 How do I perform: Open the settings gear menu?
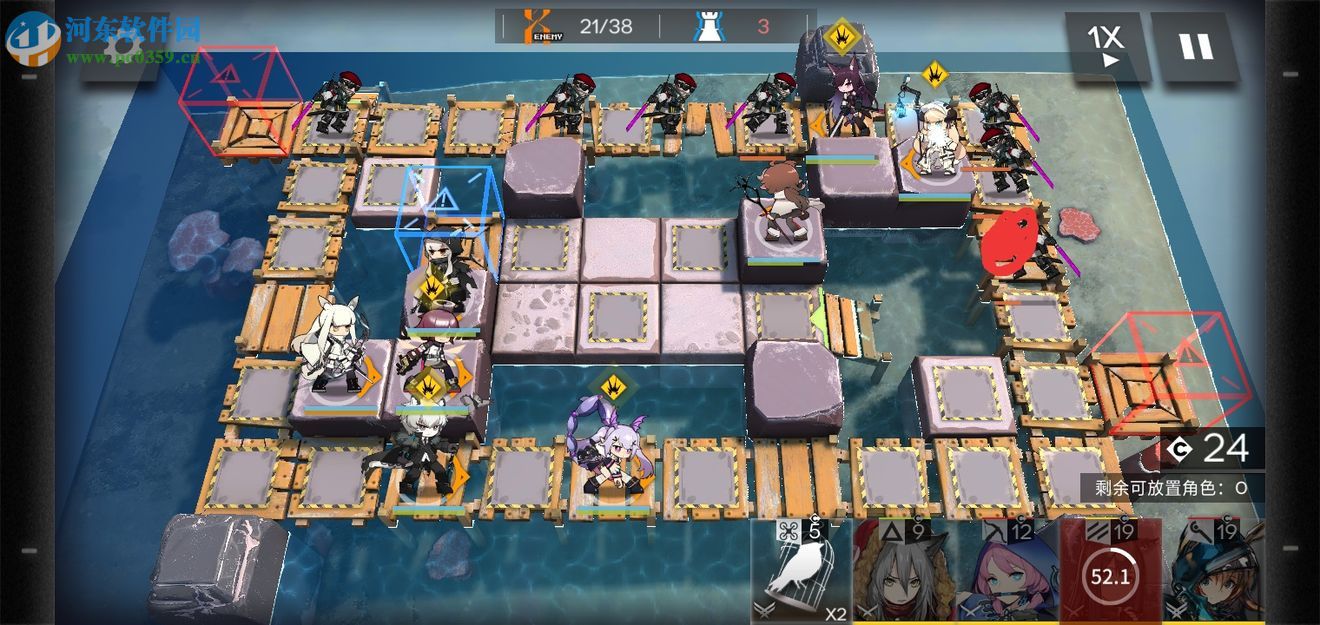click(x=124, y=45)
